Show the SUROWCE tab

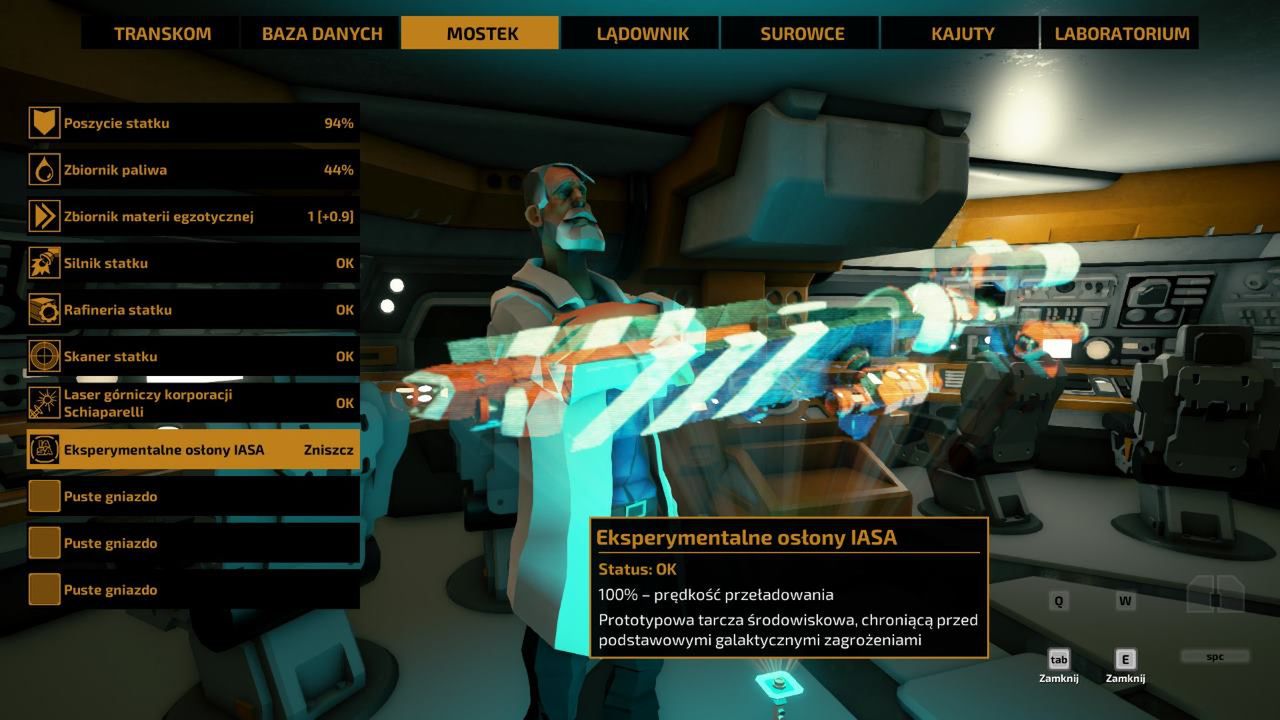click(802, 33)
